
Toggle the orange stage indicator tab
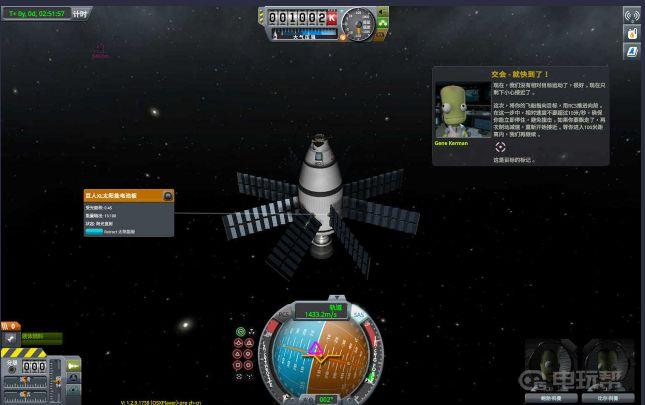click(9, 326)
